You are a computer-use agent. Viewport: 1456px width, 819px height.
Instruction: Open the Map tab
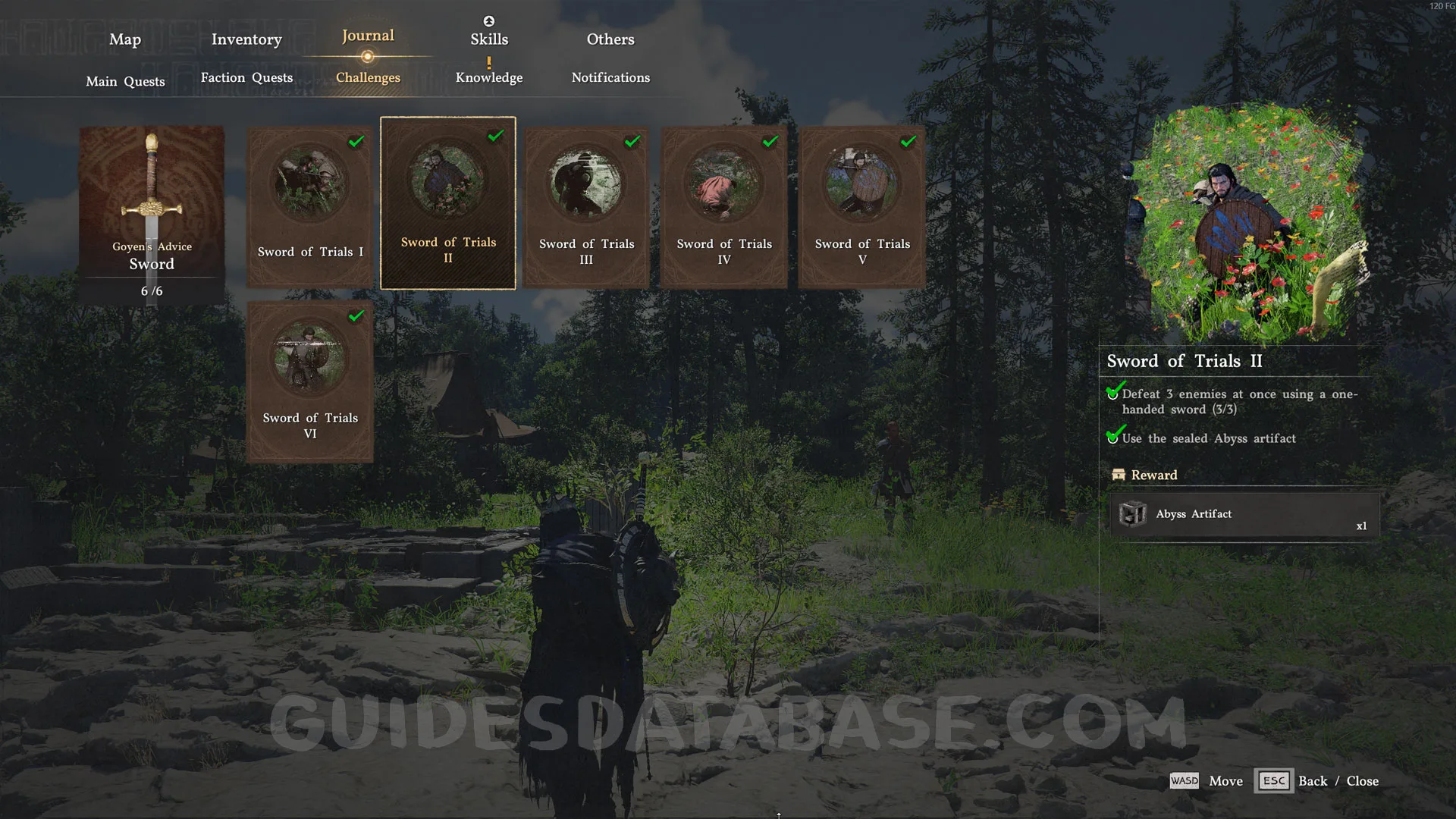coord(125,39)
